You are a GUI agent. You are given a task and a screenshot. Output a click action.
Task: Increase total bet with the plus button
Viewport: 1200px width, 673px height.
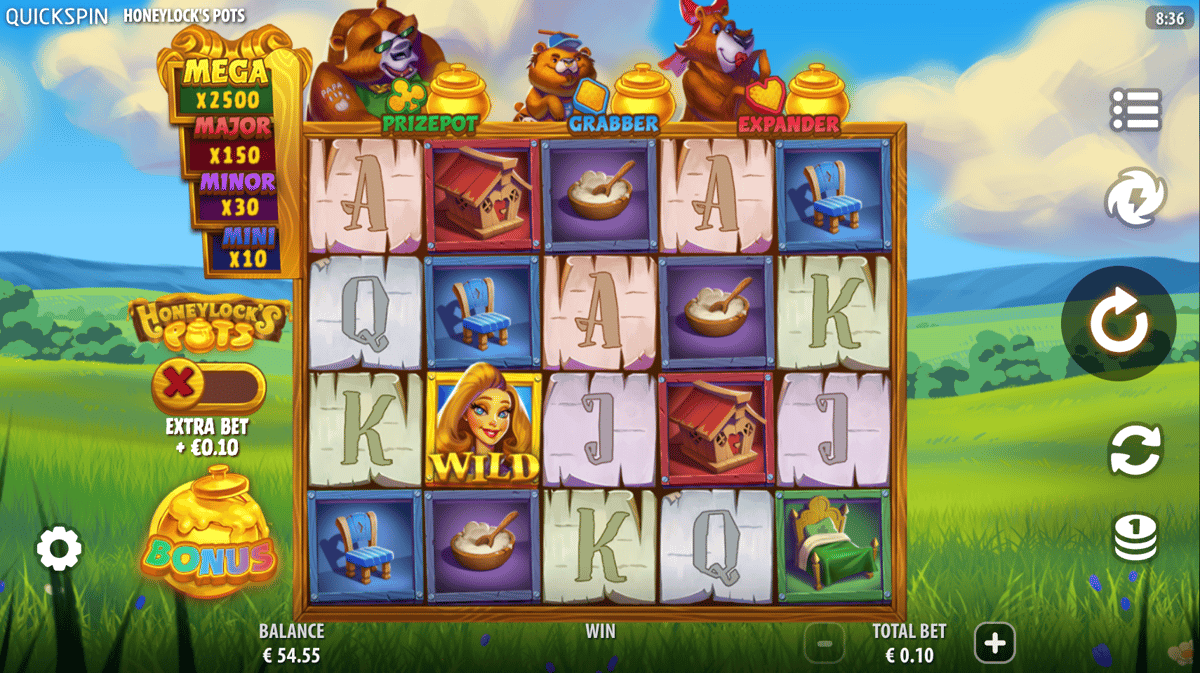pyautogui.click(x=994, y=643)
